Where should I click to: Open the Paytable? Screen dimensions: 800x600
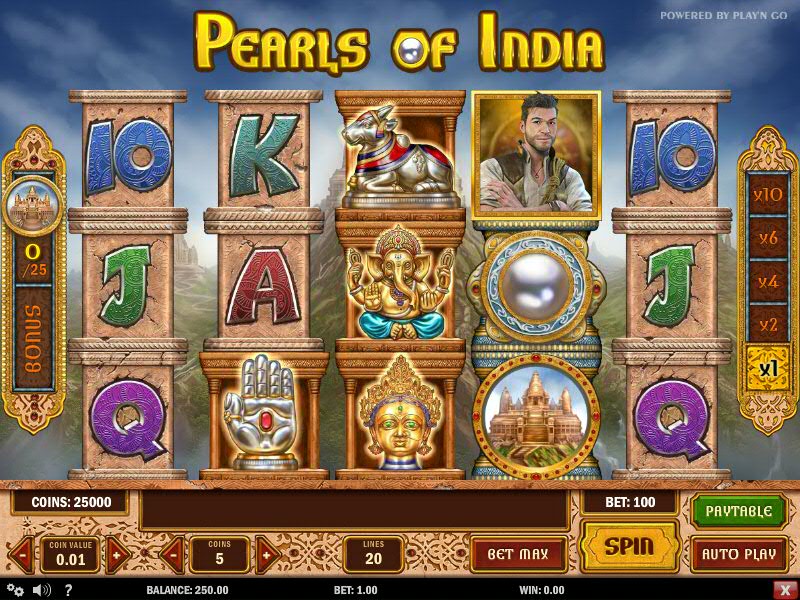click(x=739, y=511)
